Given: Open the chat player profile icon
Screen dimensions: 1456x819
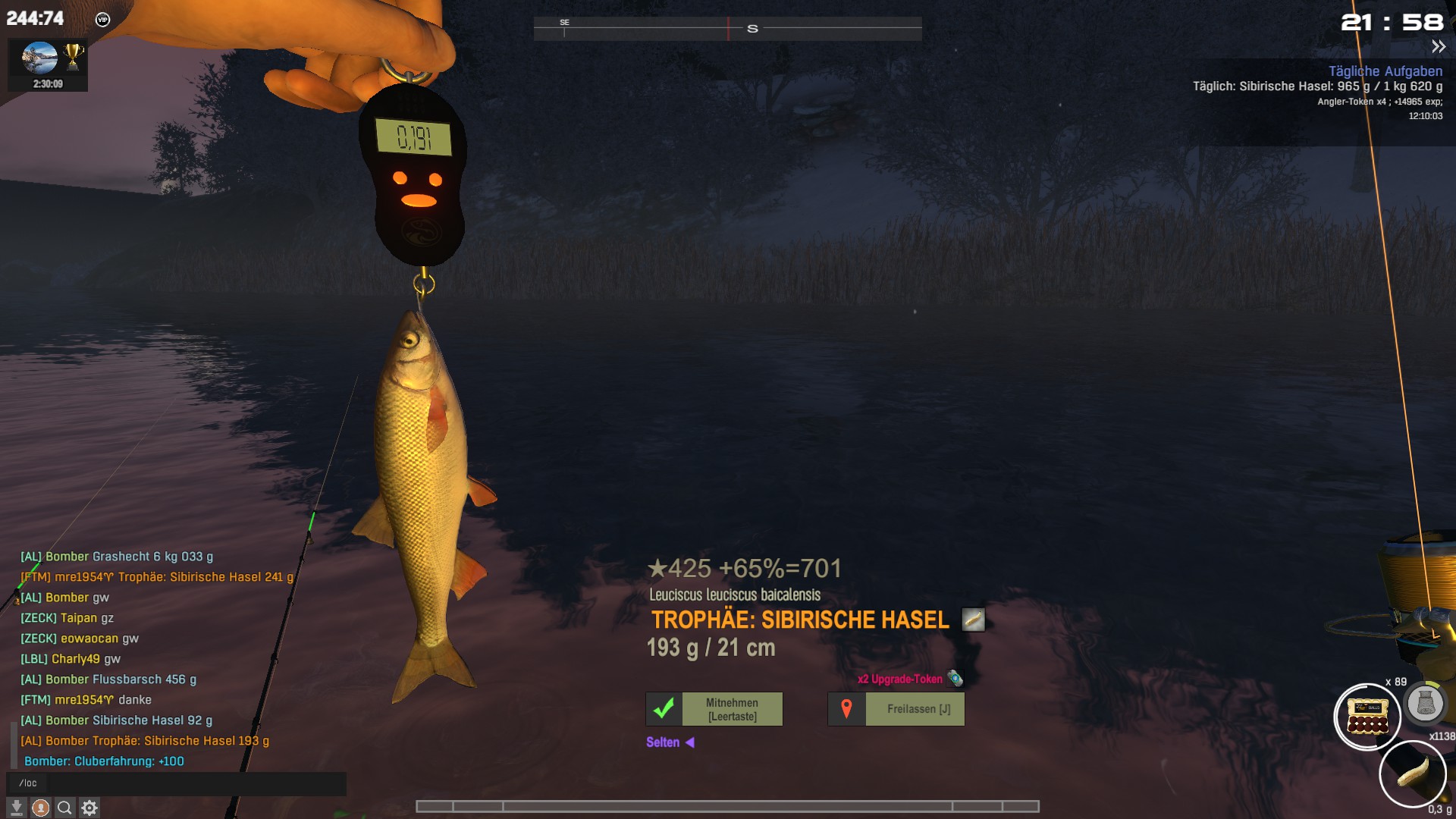Looking at the screenshot, I should click(41, 808).
